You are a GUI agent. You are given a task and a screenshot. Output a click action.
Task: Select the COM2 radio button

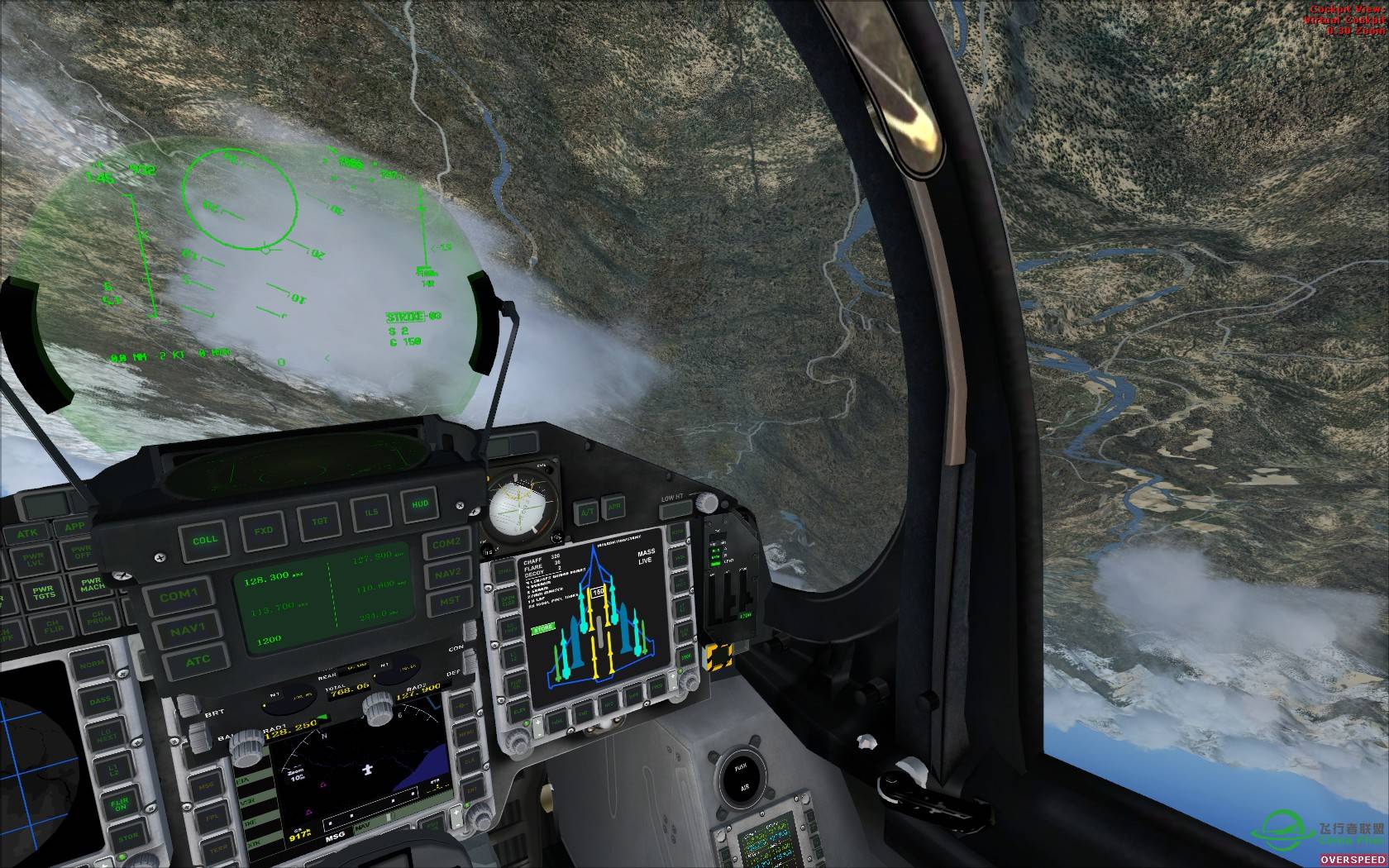pyautogui.click(x=446, y=543)
